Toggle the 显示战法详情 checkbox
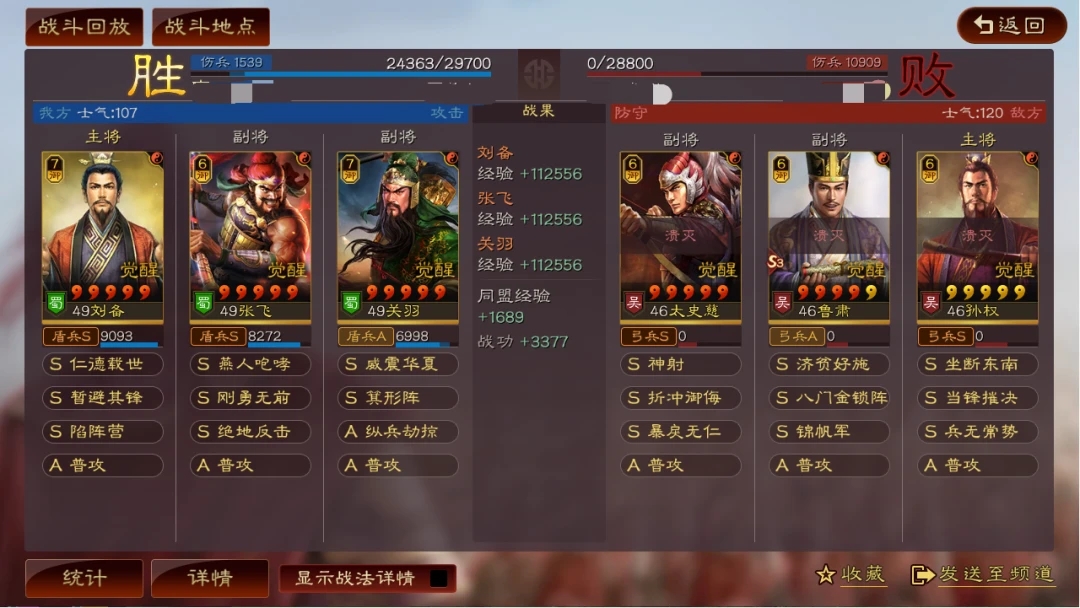The height and width of the screenshot is (608, 1080). point(438,578)
